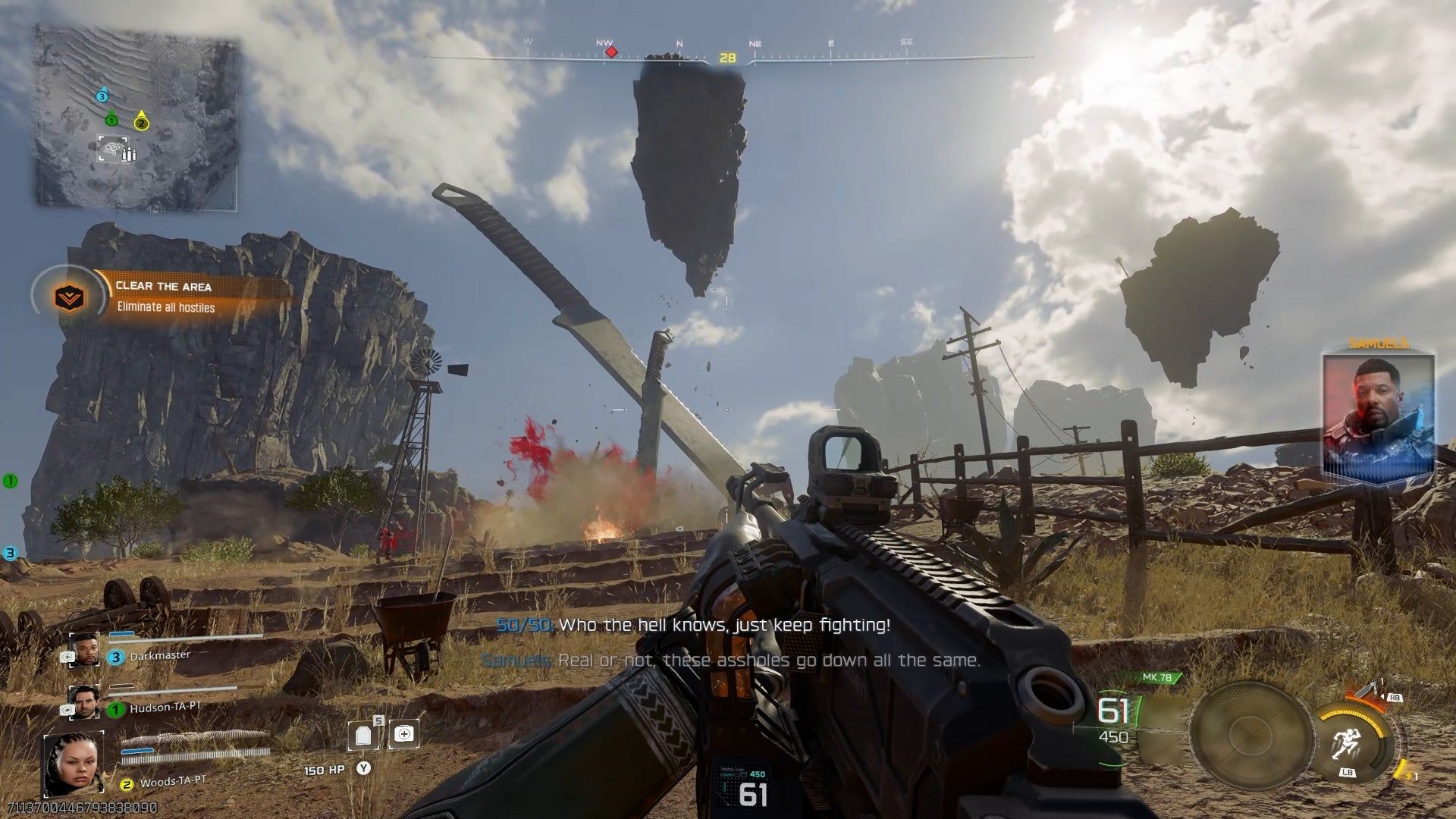Open the minimap in the corner

(x=136, y=116)
